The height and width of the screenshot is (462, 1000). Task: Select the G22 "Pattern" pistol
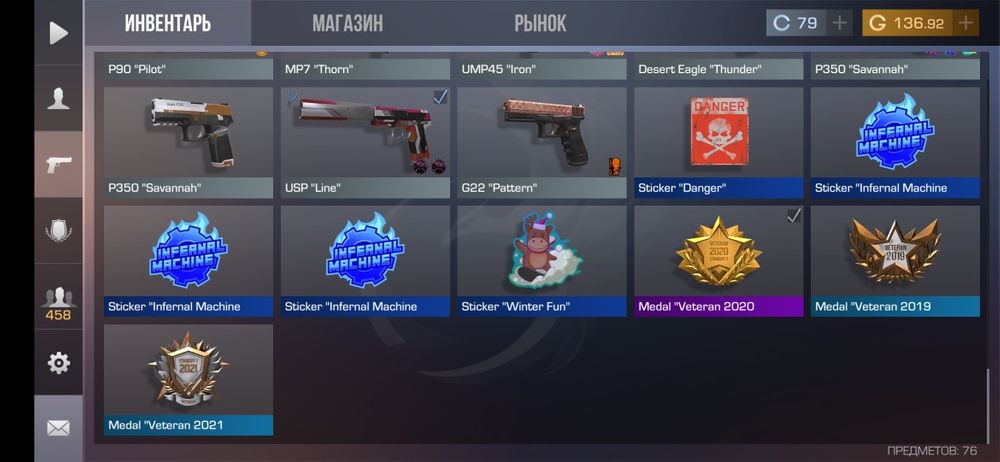[x=542, y=142]
